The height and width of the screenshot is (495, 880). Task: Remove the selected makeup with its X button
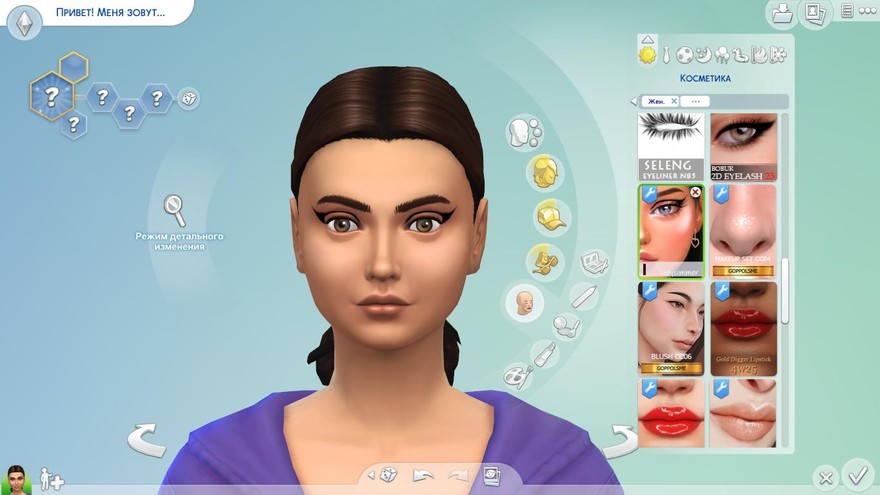pyautogui.click(x=696, y=192)
